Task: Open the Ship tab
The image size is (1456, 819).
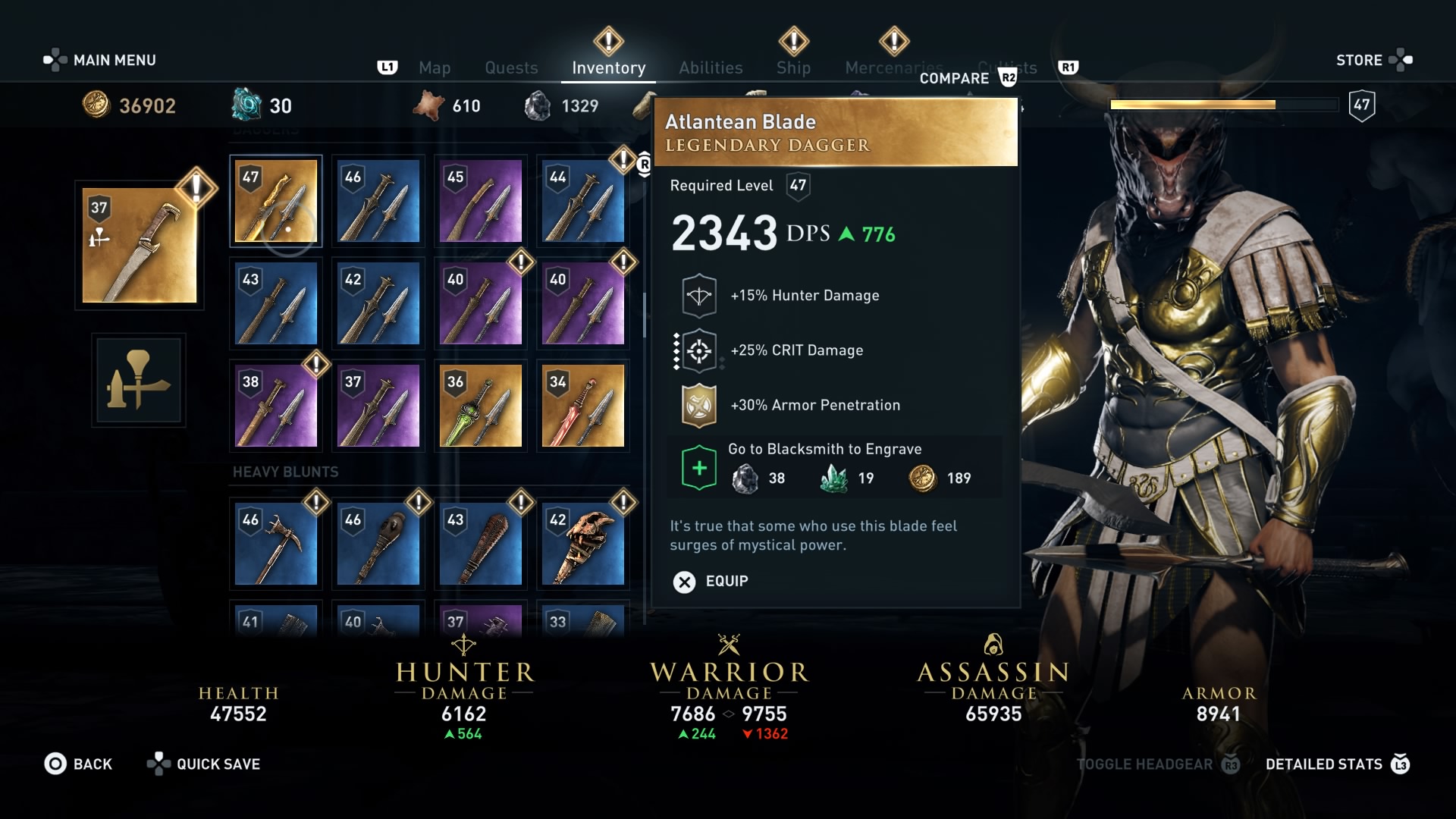Action: coord(793,67)
